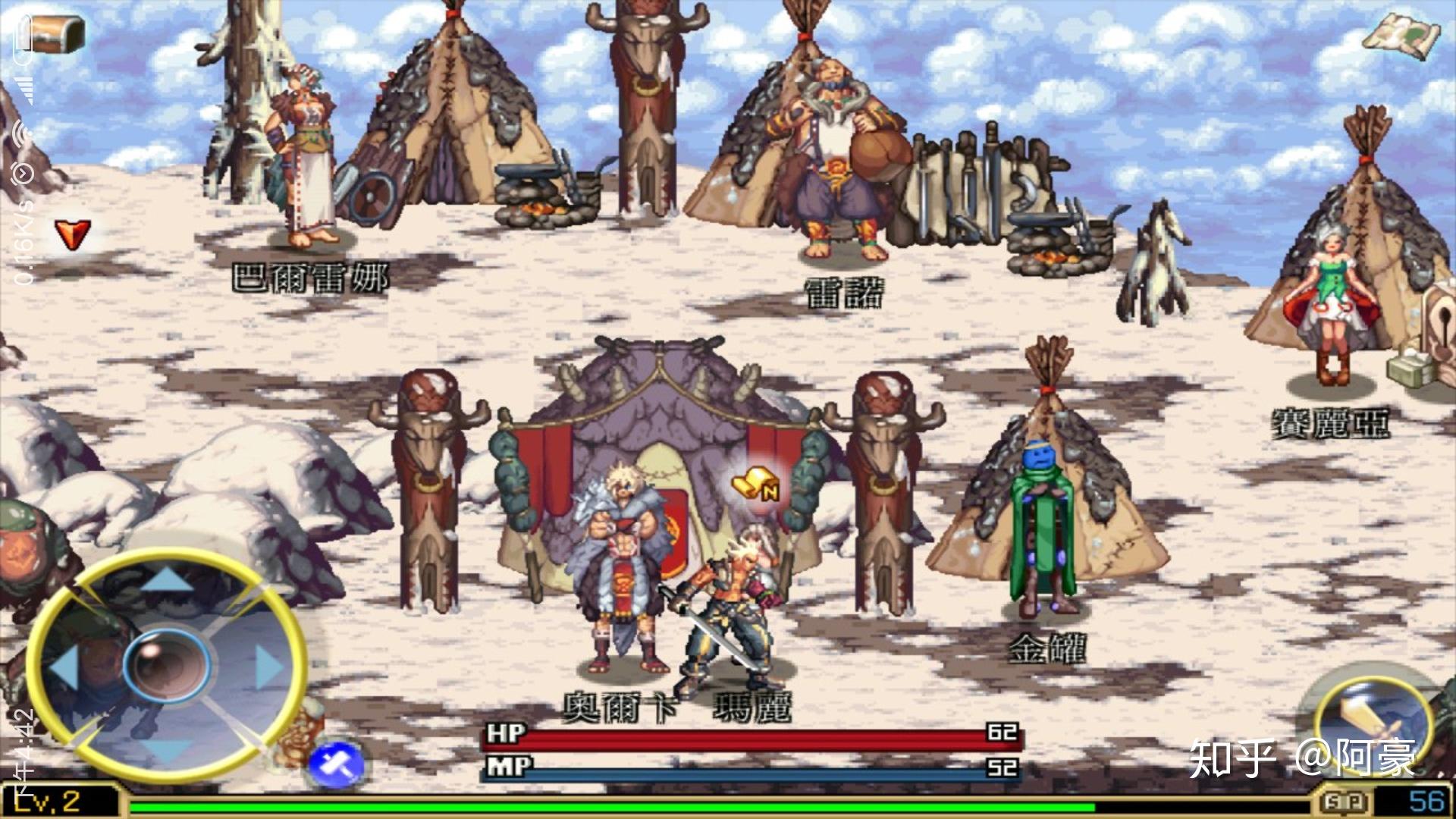Image resolution: width=1456 pixels, height=819 pixels.
Task: Tap the down arrow on the directional pad
Action: (x=167, y=751)
